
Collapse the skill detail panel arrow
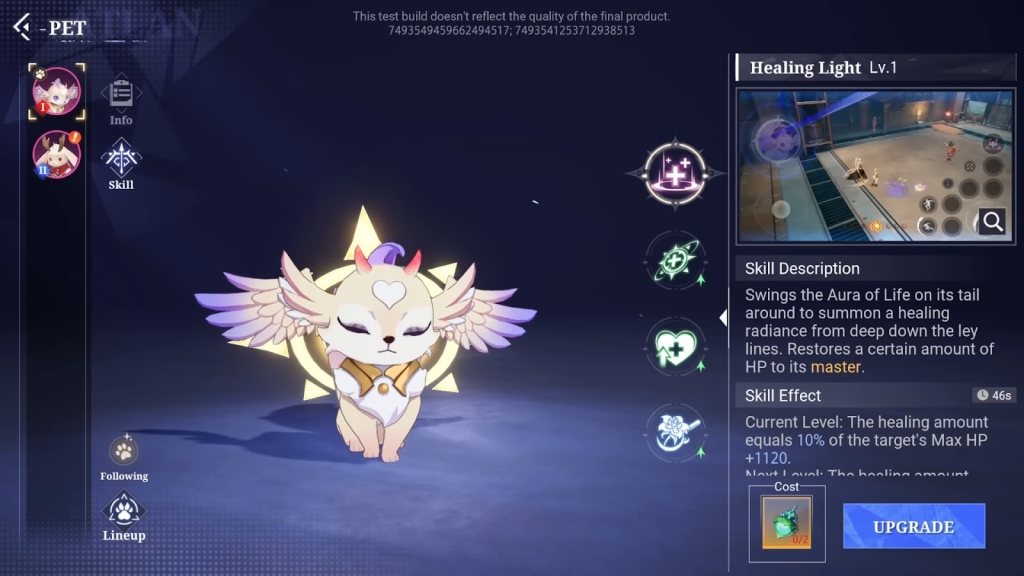[724, 318]
